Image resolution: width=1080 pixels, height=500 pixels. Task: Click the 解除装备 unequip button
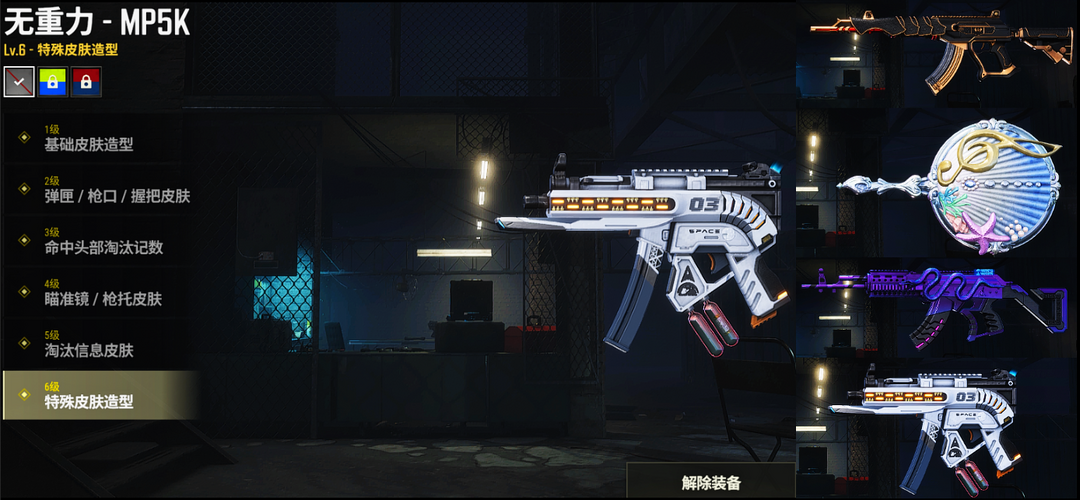(x=711, y=482)
